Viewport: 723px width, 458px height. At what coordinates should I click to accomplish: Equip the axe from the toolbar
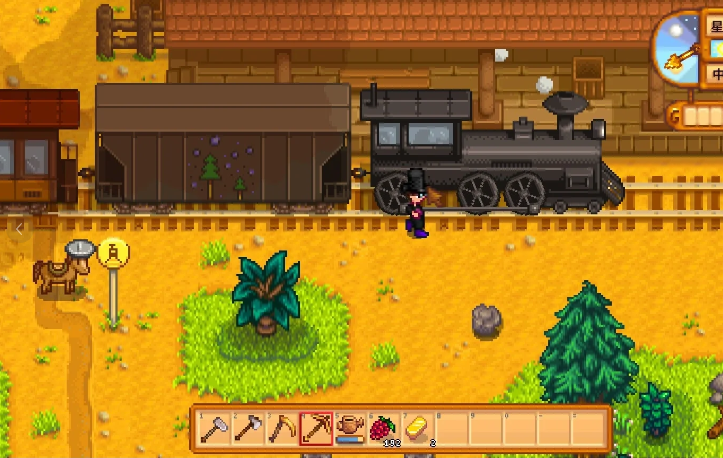tap(248, 428)
